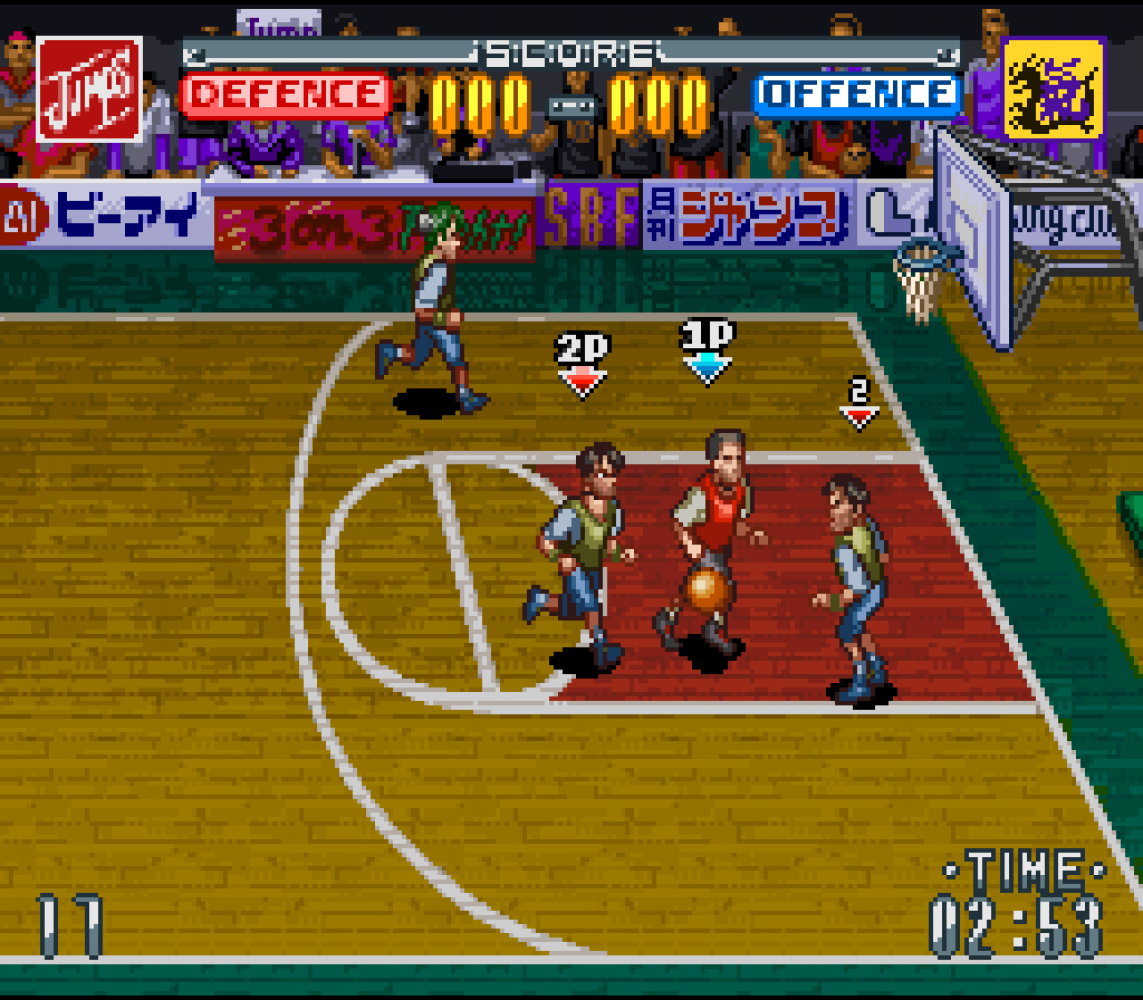Select the yellow dragon team emblem
This screenshot has height=1000, width=1143.
coord(1053,88)
